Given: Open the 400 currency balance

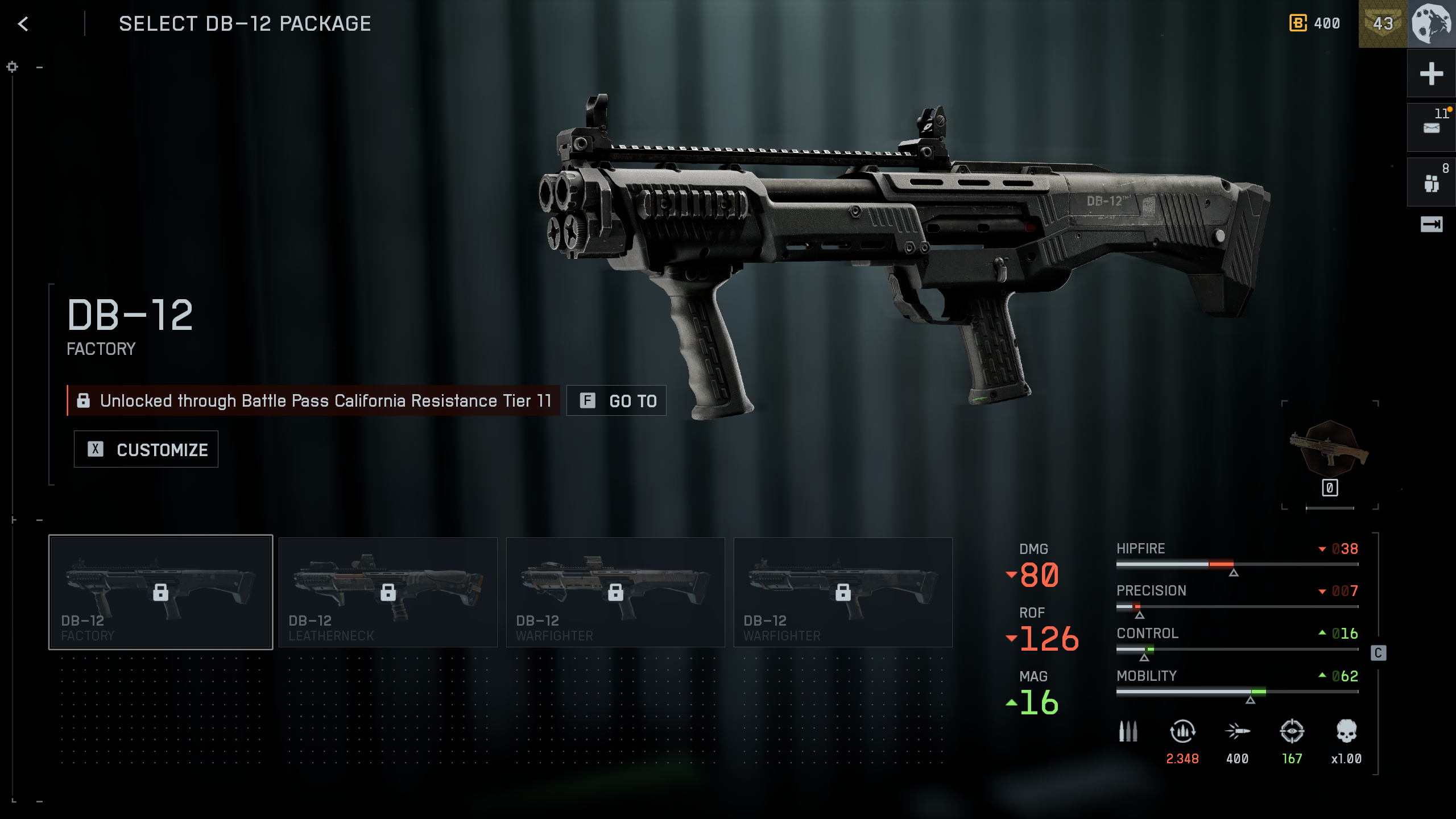Looking at the screenshot, I should pos(1315,23).
